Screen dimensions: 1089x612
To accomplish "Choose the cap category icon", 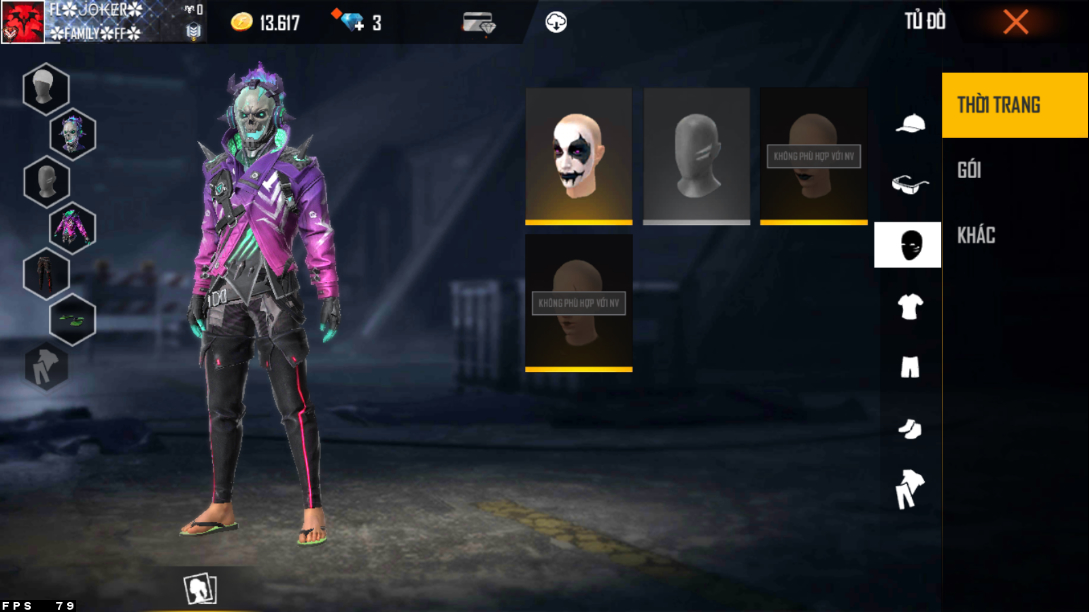I will [x=909, y=124].
